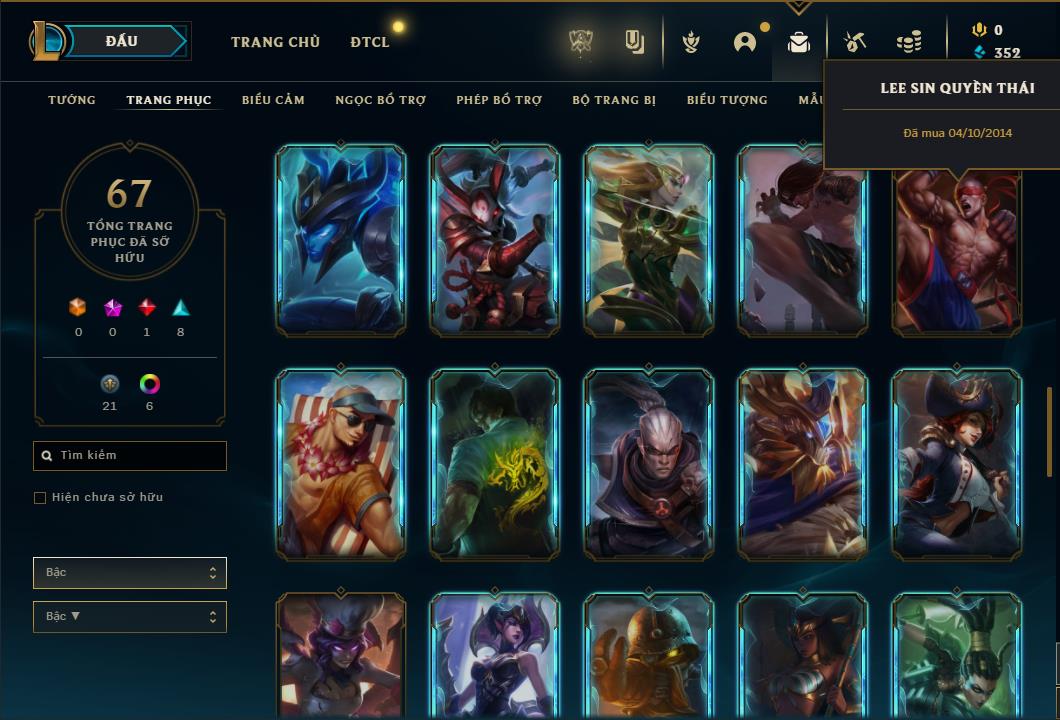Switch to the BIỂU CẢM tab
1060x720 pixels.
[x=273, y=100]
